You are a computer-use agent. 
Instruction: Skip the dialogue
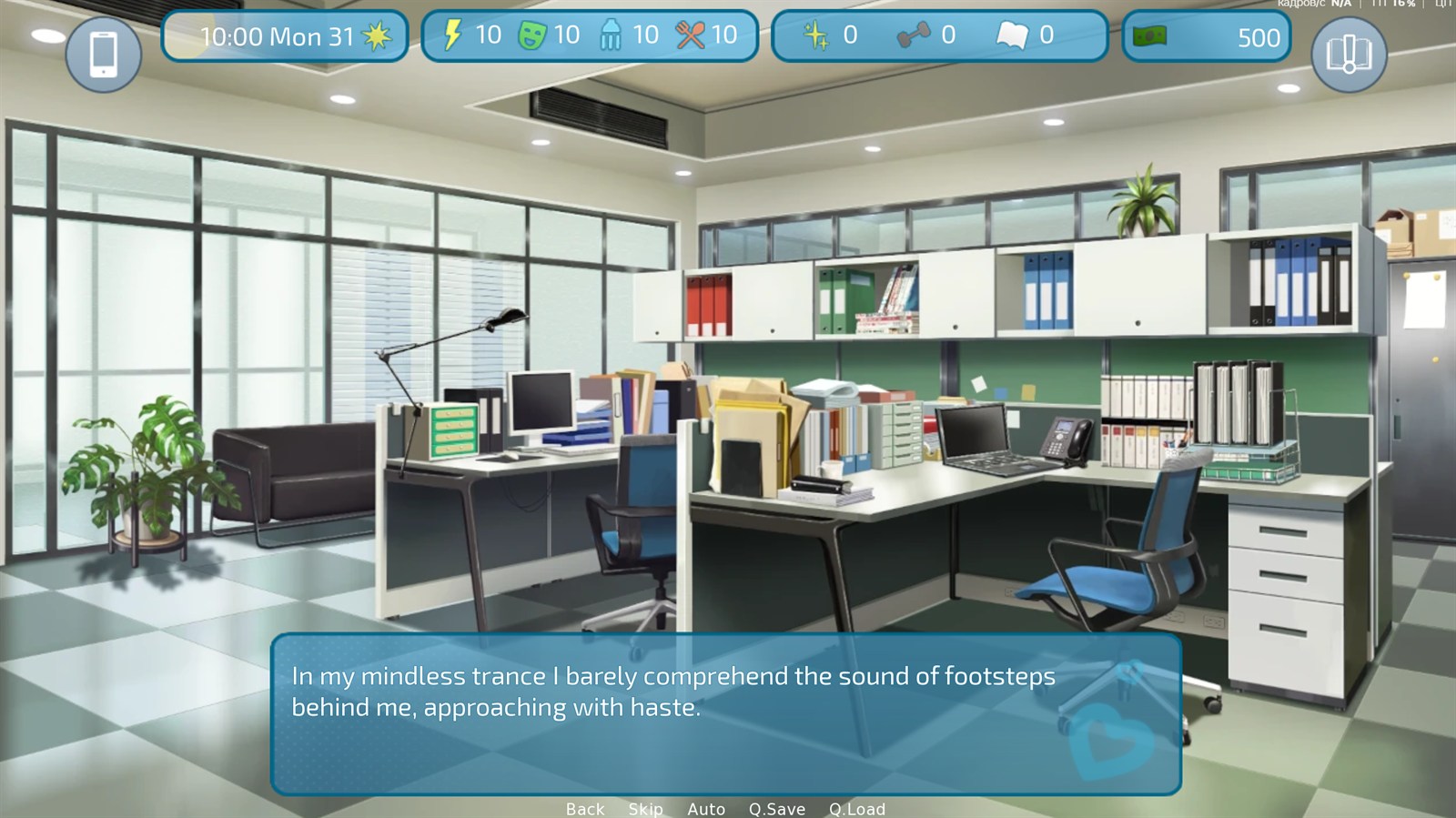tap(645, 809)
